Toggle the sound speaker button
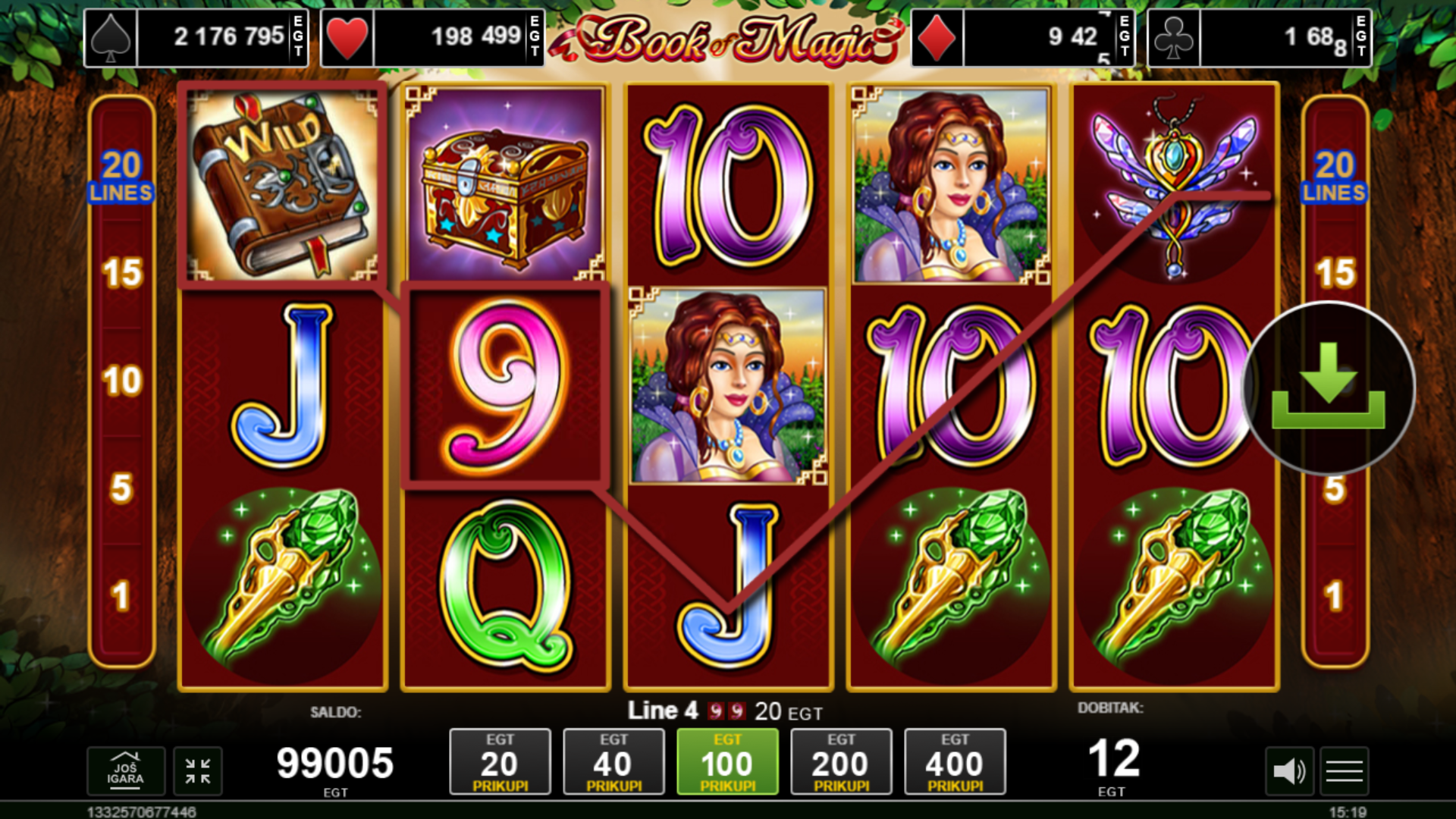This screenshot has width=1456, height=819. pyautogui.click(x=1288, y=772)
